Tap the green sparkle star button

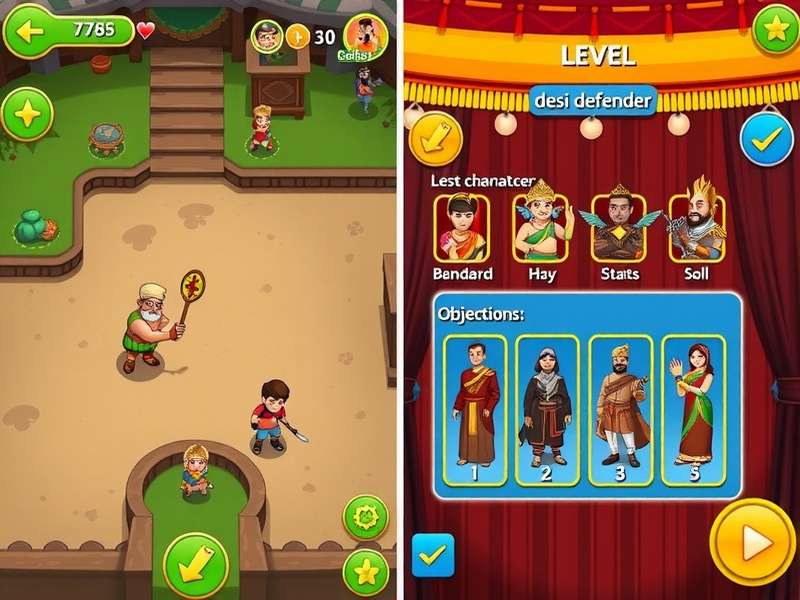click(27, 115)
